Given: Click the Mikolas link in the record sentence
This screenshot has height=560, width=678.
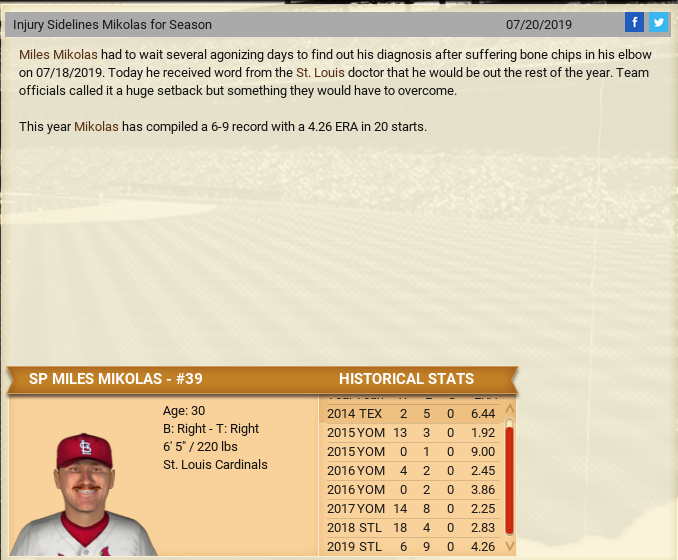Looking at the screenshot, I should coord(96,127).
